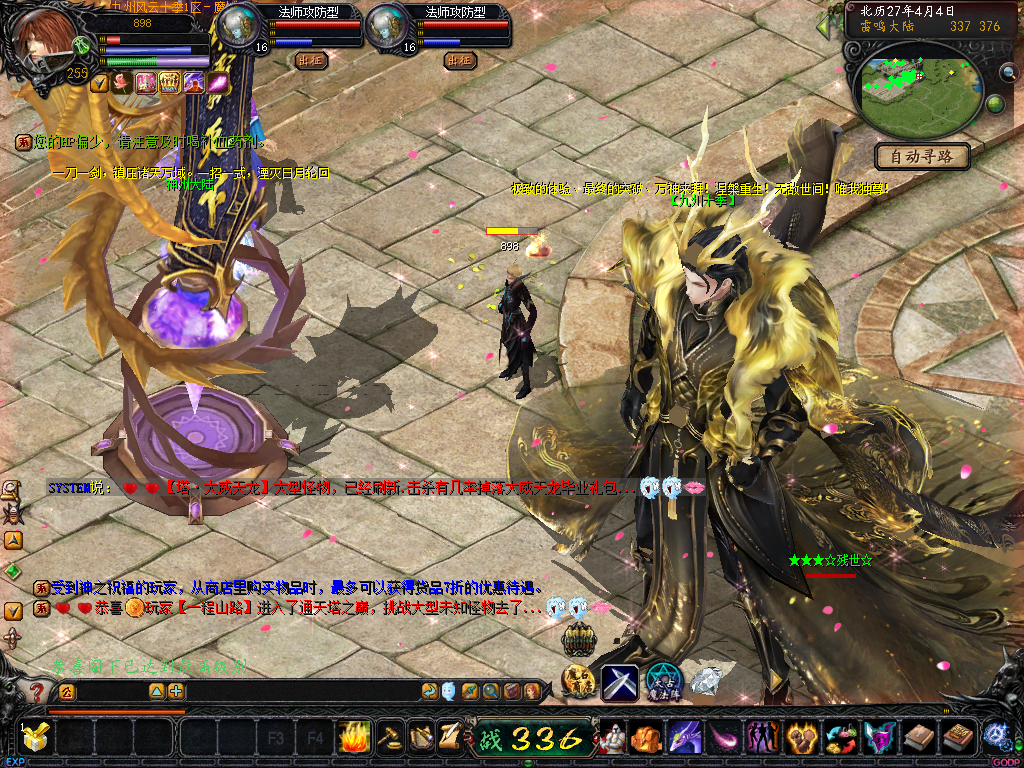Open the red question mark help button
Viewport: 1024px width, 768px height.
(37, 691)
